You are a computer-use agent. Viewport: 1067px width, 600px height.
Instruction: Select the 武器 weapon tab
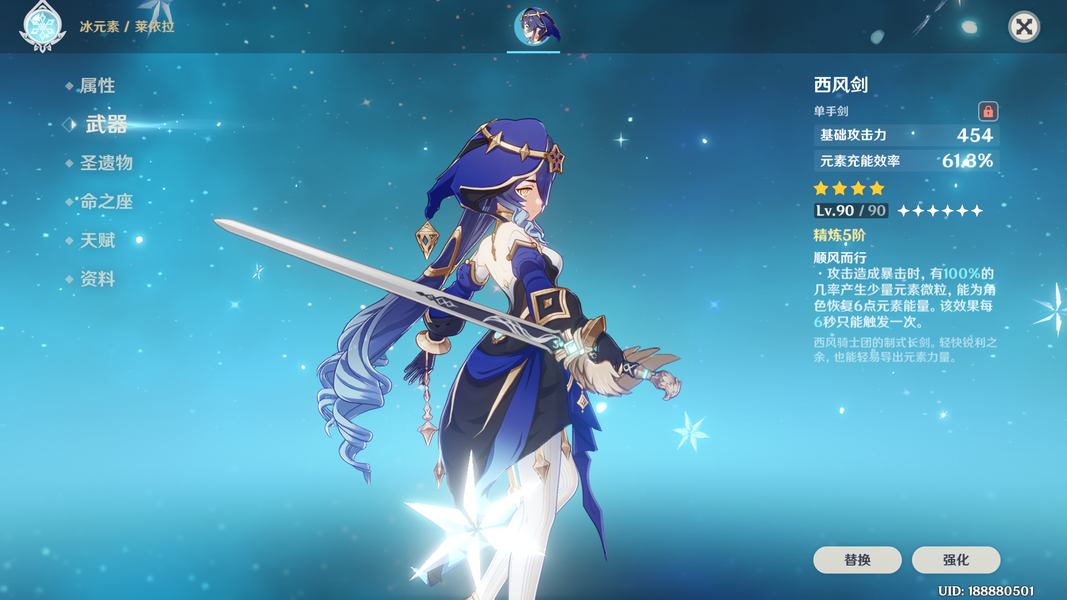(x=106, y=124)
